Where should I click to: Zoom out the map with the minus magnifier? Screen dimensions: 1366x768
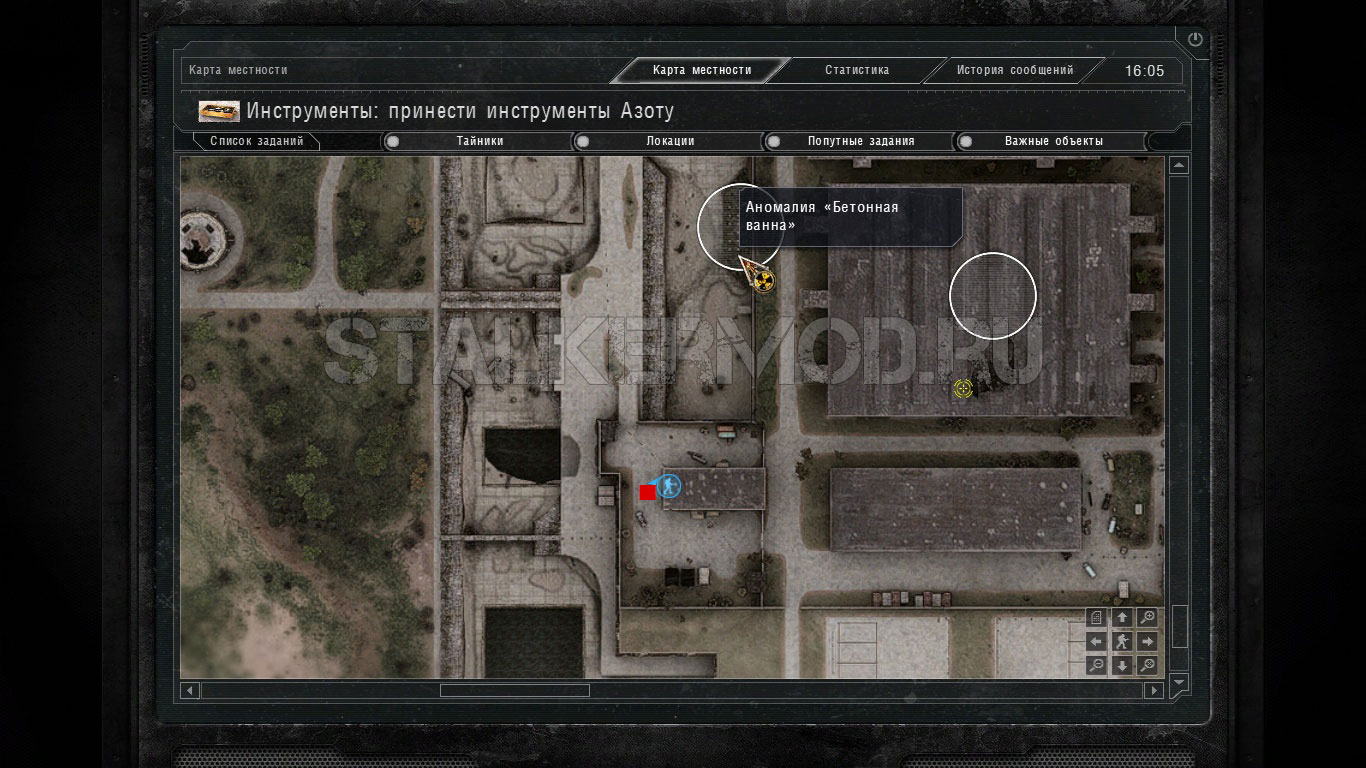1097,665
